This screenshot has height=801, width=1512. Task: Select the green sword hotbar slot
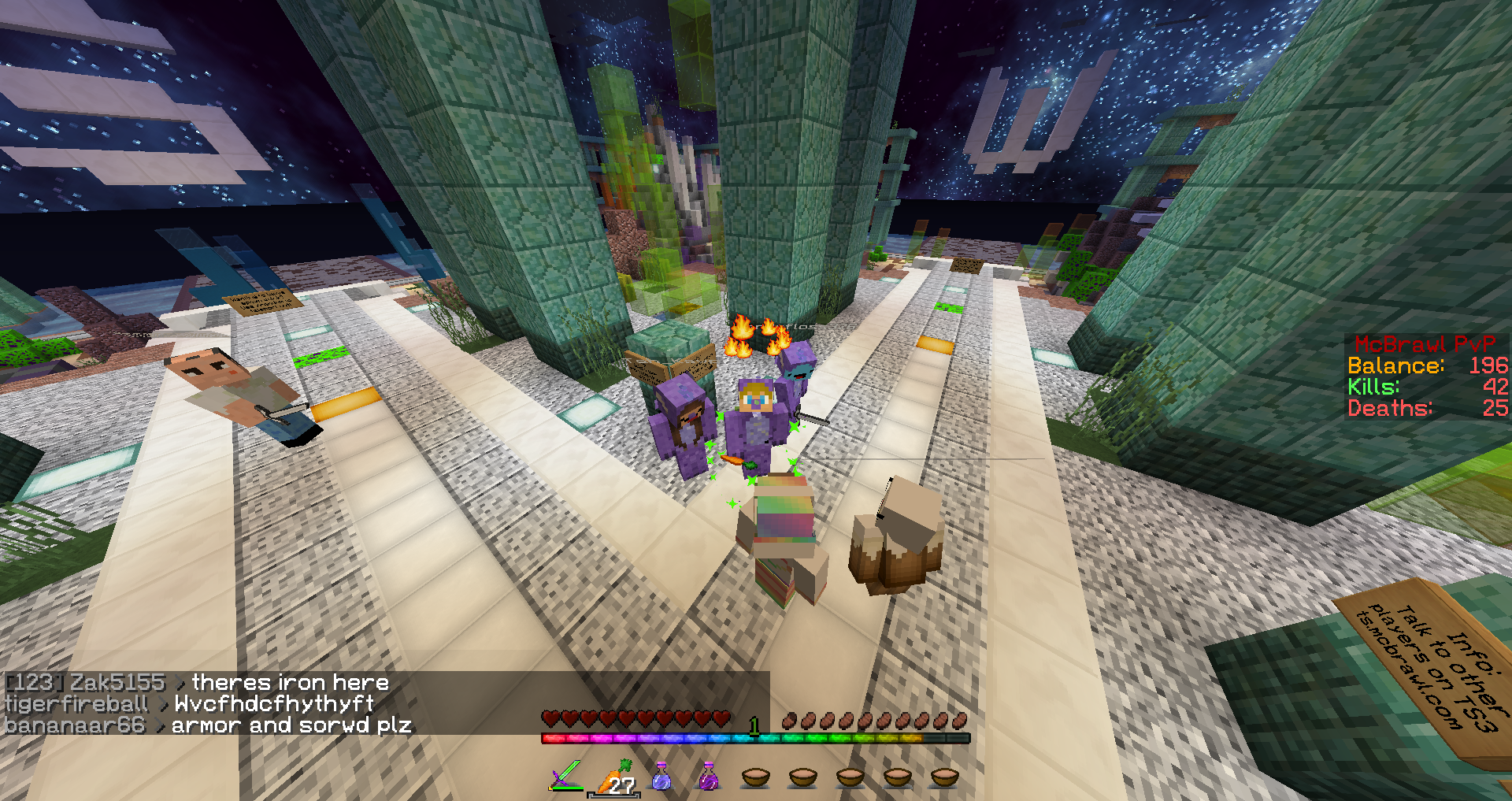click(x=566, y=777)
